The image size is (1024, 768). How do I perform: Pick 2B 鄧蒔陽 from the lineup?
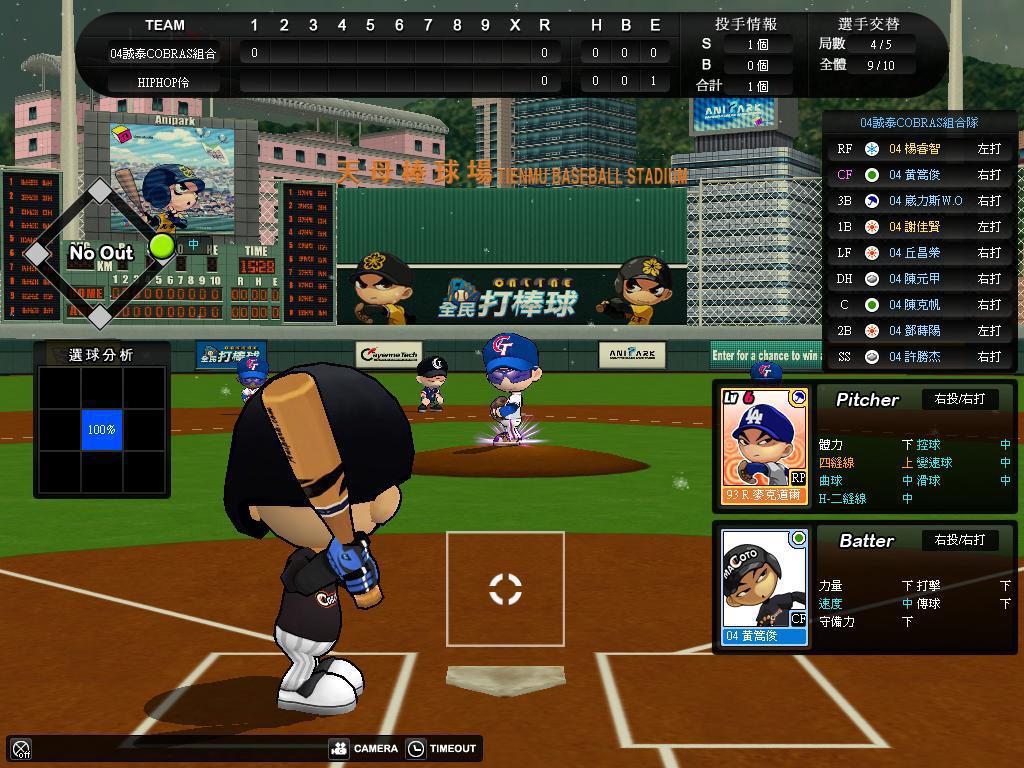pos(920,331)
